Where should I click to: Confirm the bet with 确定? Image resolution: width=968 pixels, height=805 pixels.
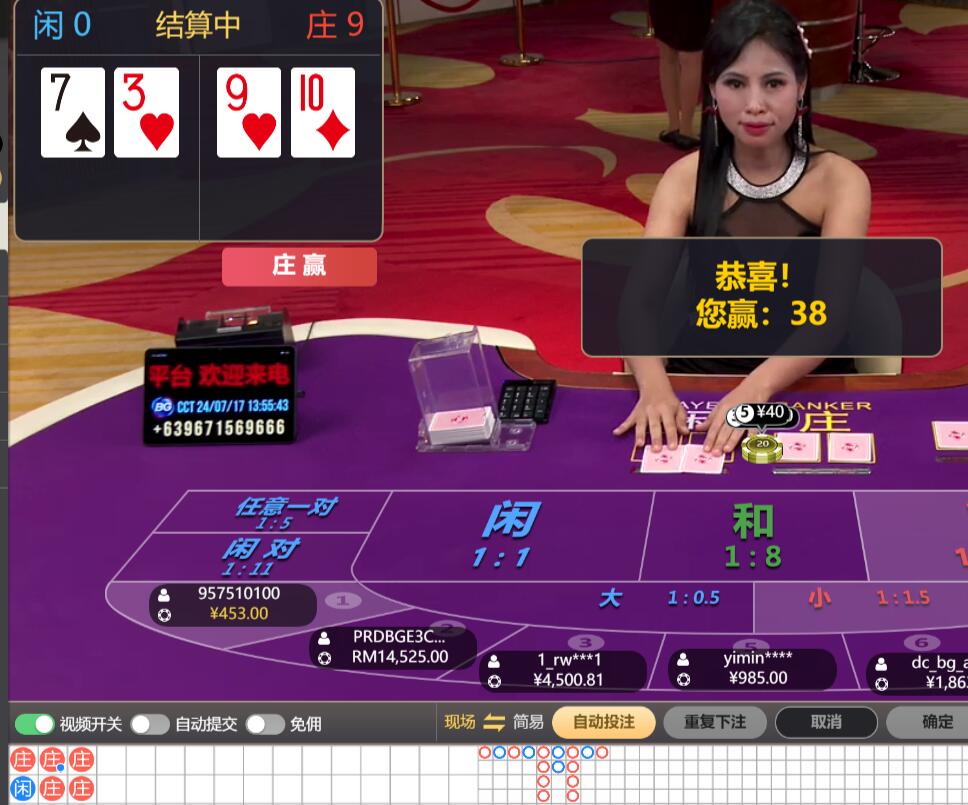pos(936,722)
